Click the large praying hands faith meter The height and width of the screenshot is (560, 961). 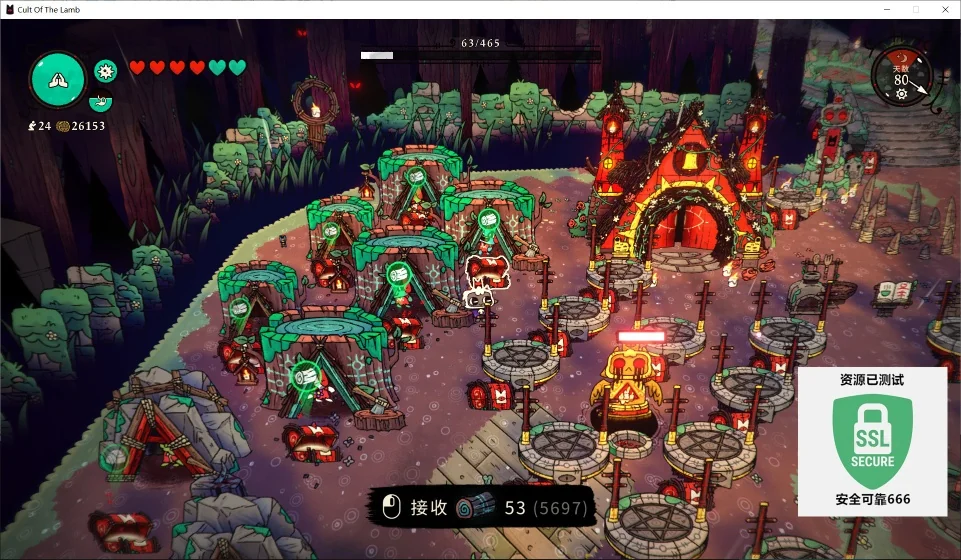pos(57,78)
